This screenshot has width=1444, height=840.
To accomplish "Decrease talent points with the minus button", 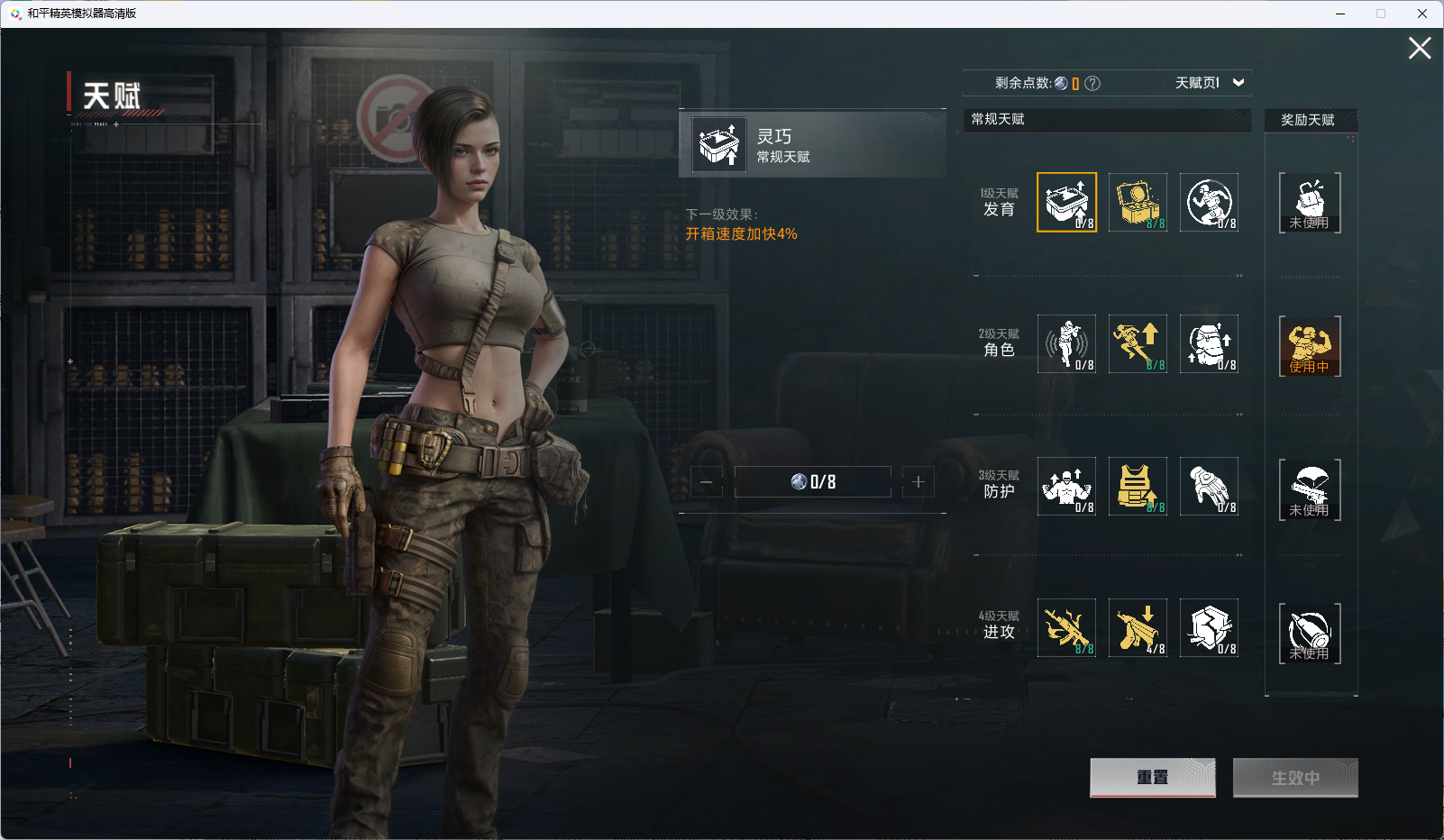I will (x=707, y=482).
